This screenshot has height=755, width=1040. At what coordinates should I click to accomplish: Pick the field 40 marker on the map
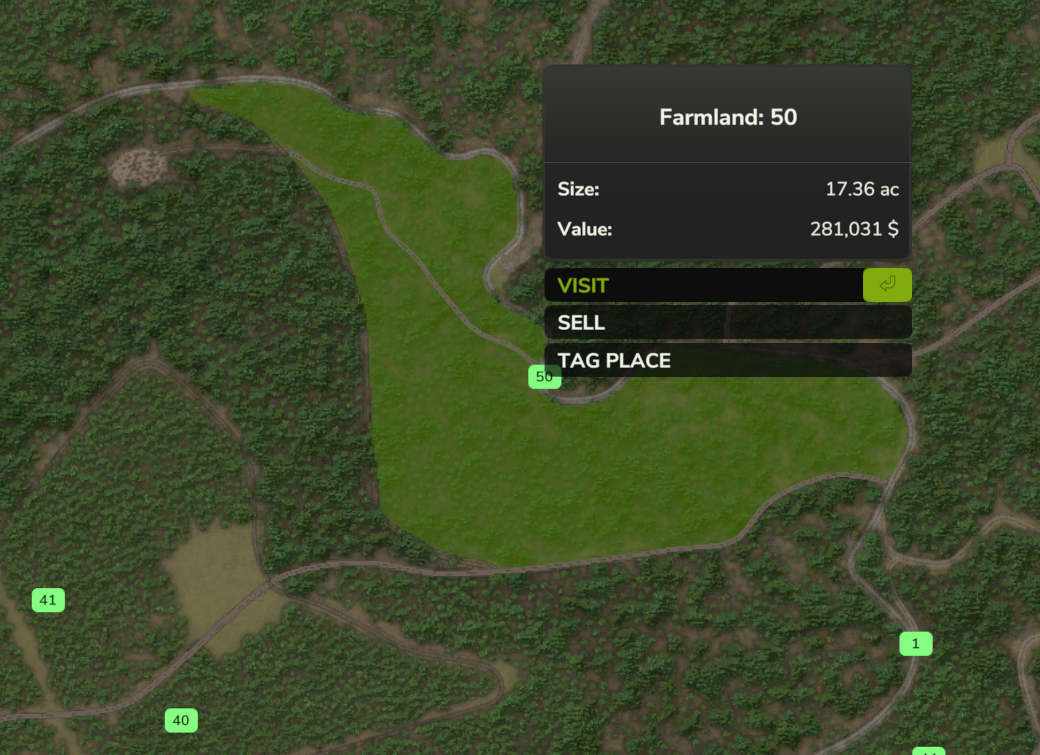181,720
